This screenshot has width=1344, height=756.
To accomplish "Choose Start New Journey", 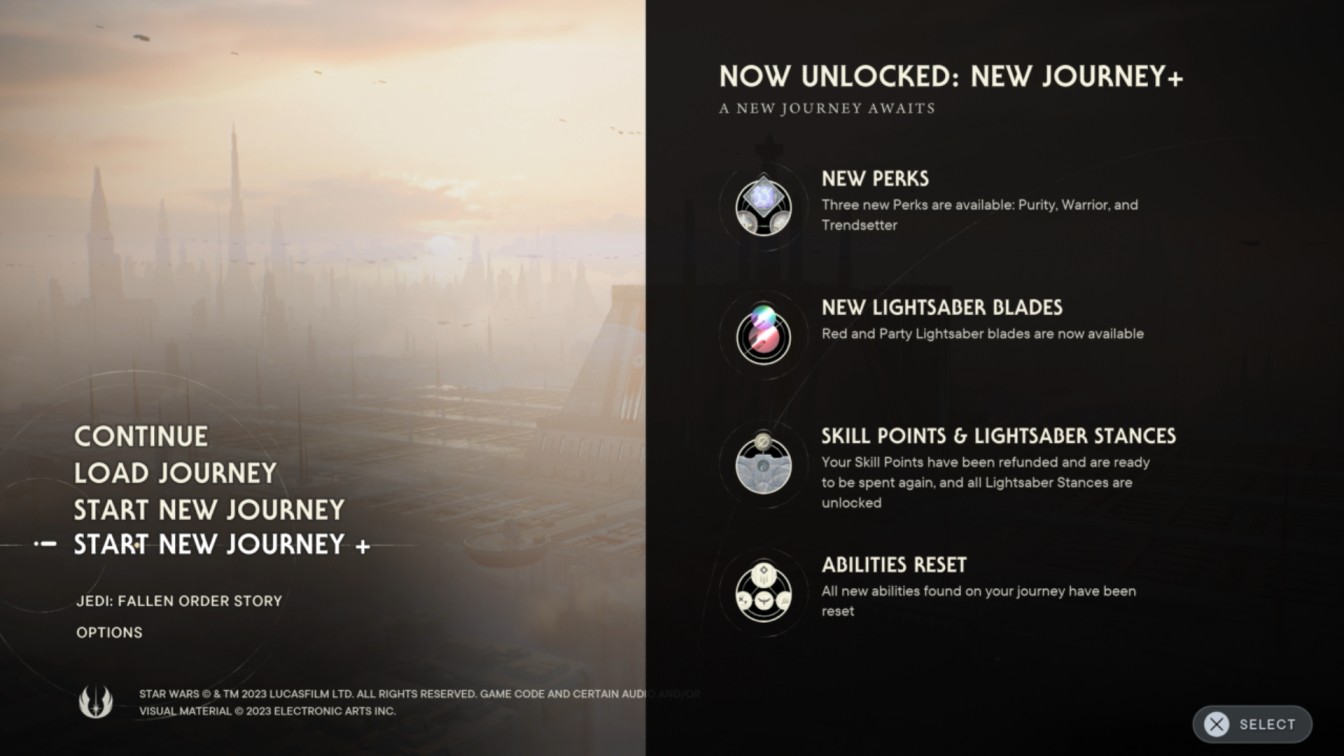I will [x=209, y=509].
